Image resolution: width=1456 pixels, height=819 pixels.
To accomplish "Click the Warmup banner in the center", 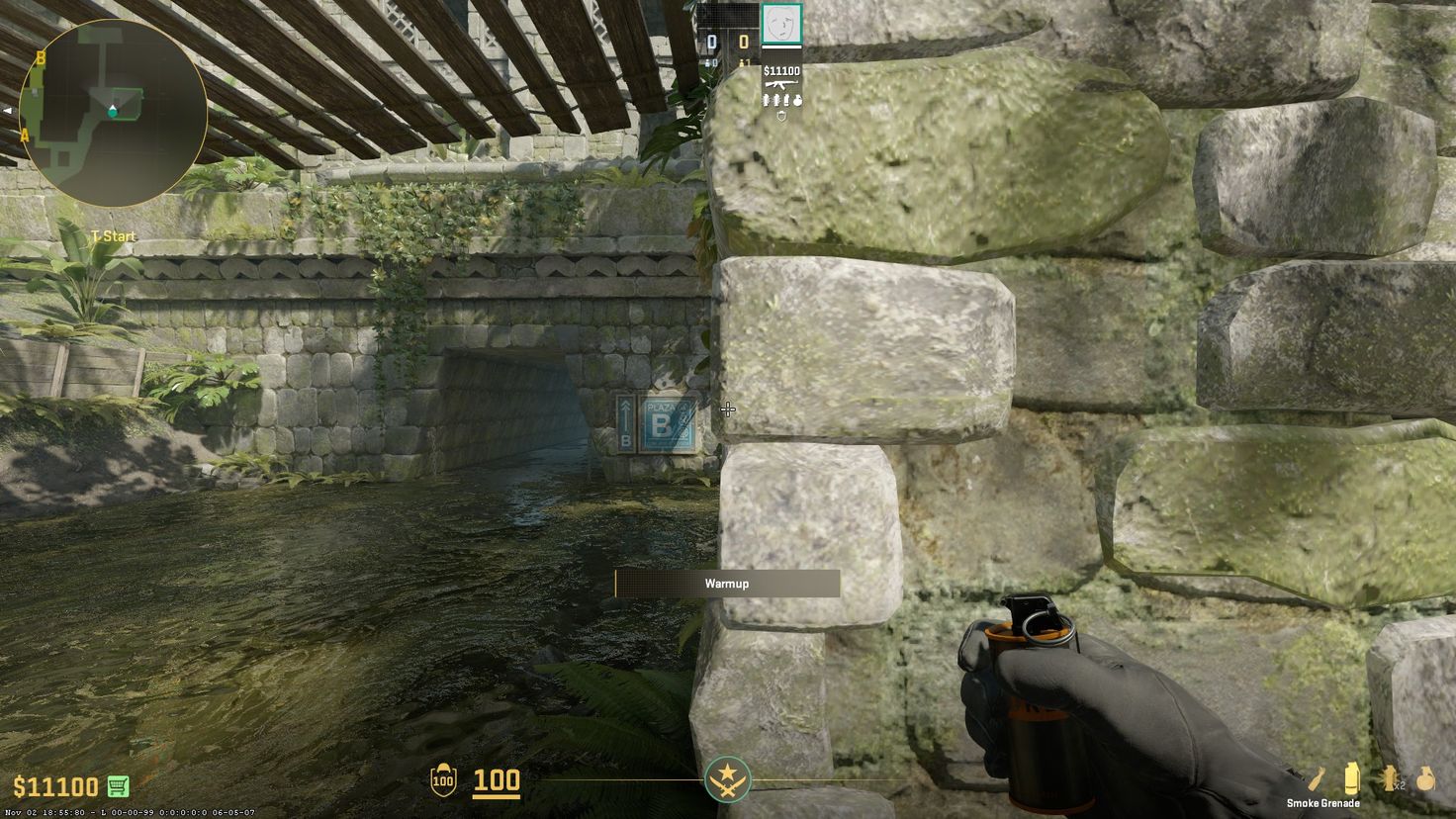I will pyautogui.click(x=727, y=584).
